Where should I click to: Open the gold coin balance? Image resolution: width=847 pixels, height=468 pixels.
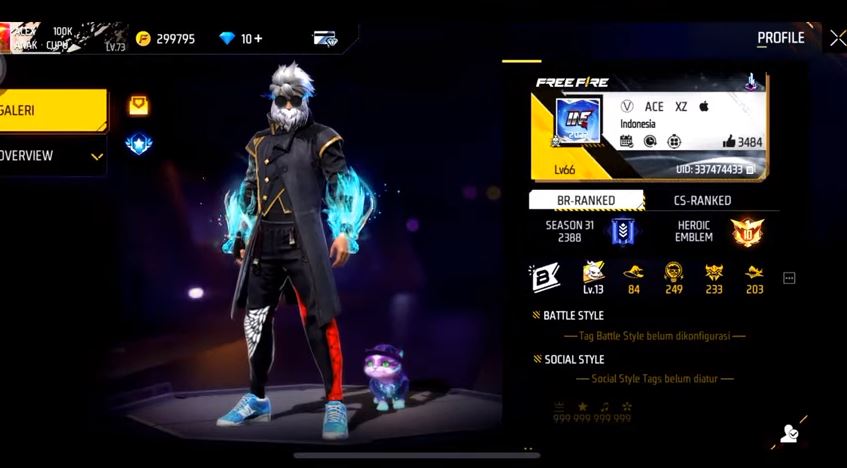pyautogui.click(x=166, y=39)
